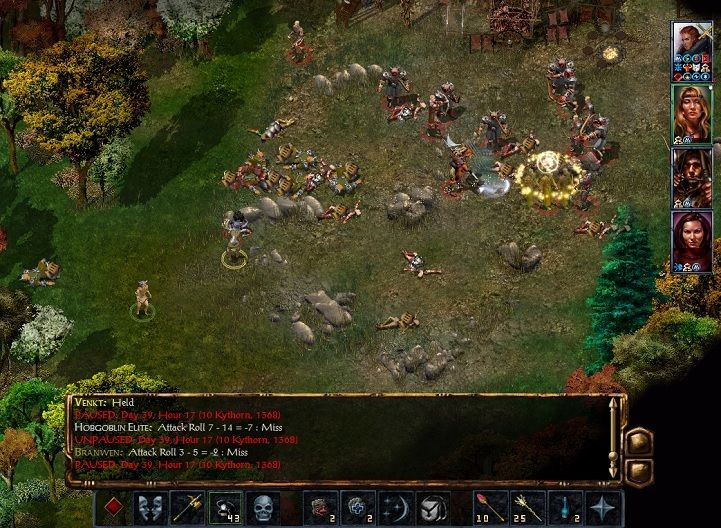Click the four-pointed star button

click(x=604, y=508)
